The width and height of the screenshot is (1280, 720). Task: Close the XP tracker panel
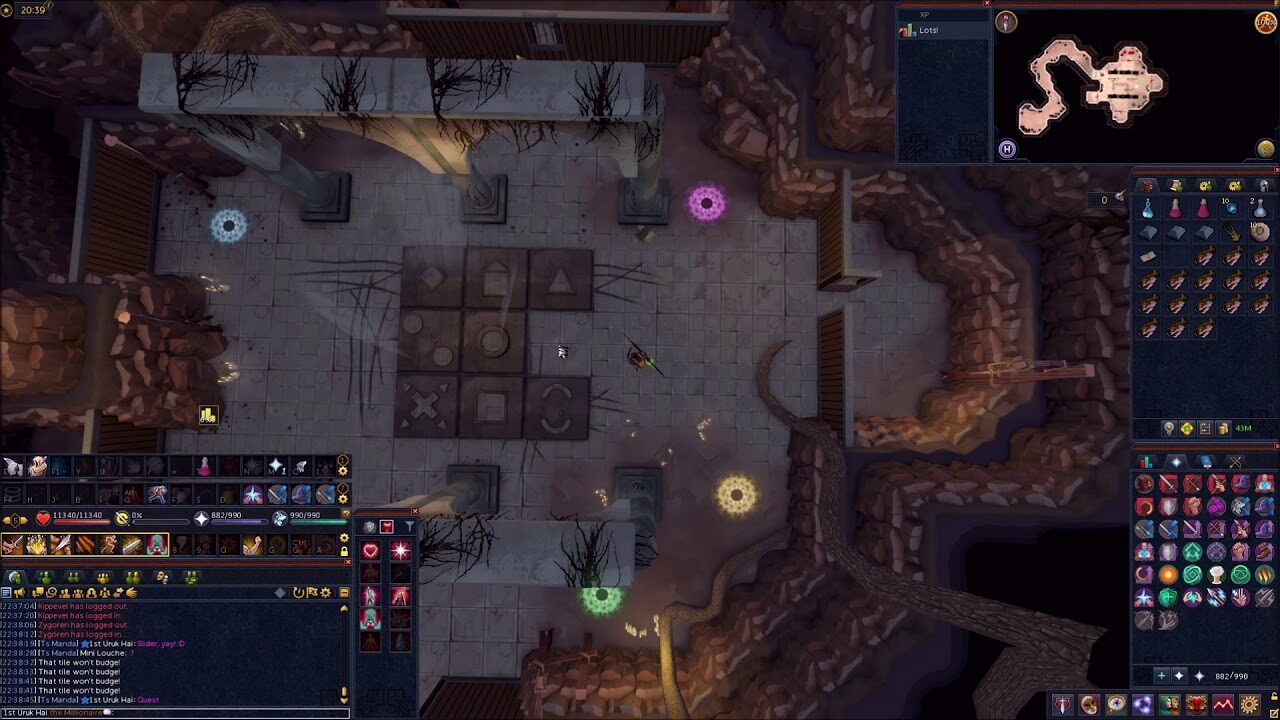coord(987,3)
